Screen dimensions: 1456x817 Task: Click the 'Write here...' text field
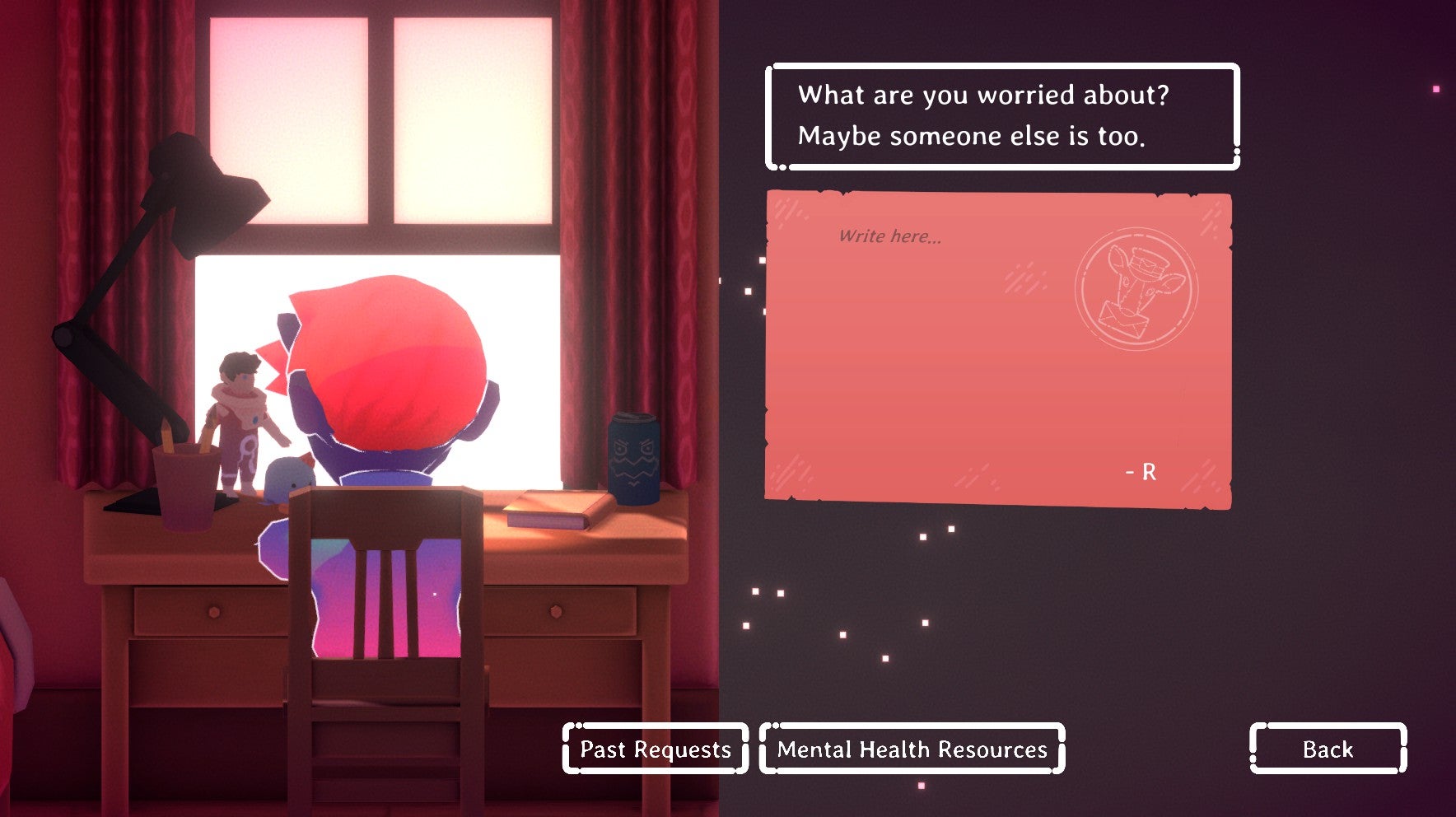point(889,237)
